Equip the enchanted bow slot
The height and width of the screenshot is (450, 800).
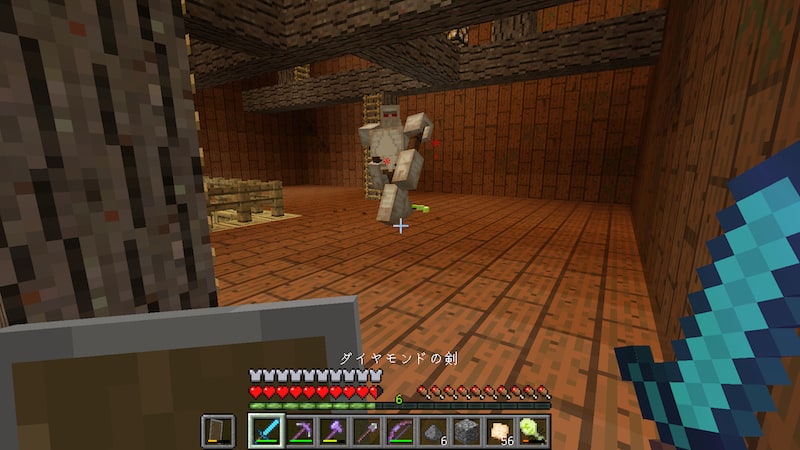click(x=400, y=431)
